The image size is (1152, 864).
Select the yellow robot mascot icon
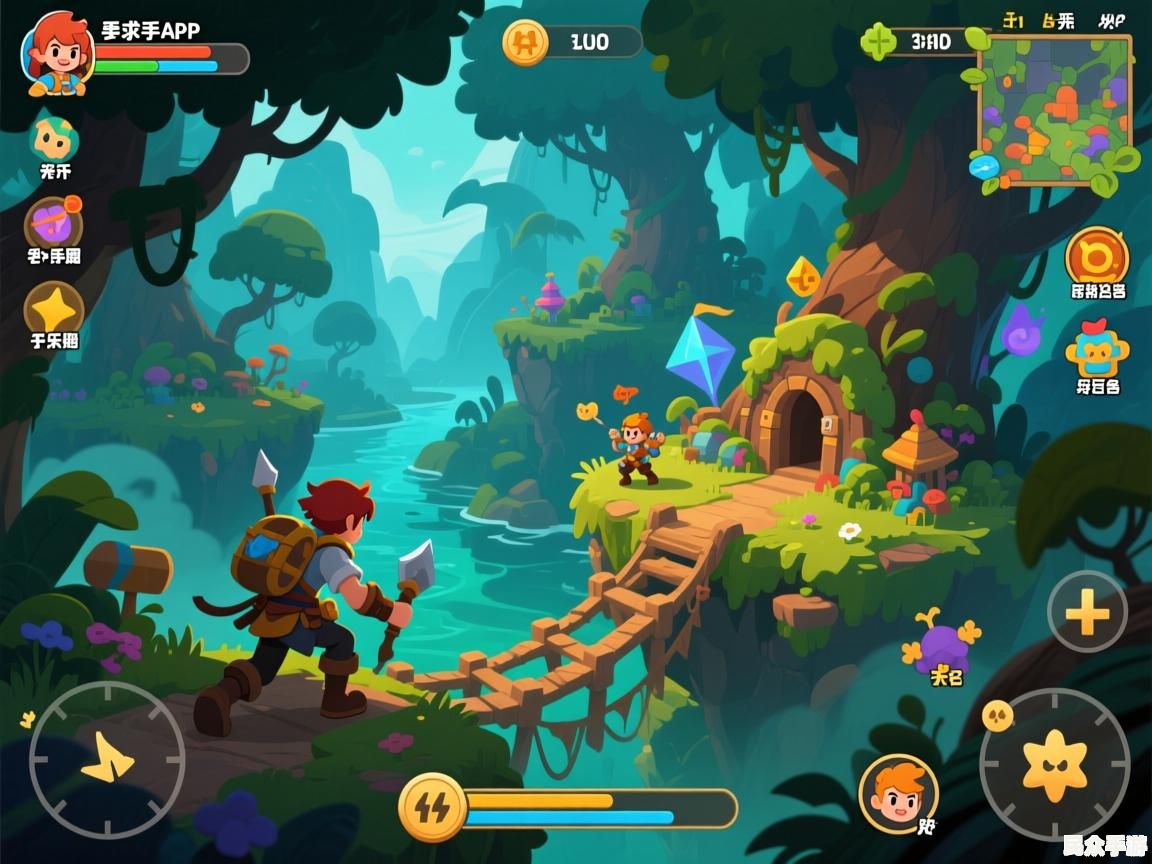1097,350
